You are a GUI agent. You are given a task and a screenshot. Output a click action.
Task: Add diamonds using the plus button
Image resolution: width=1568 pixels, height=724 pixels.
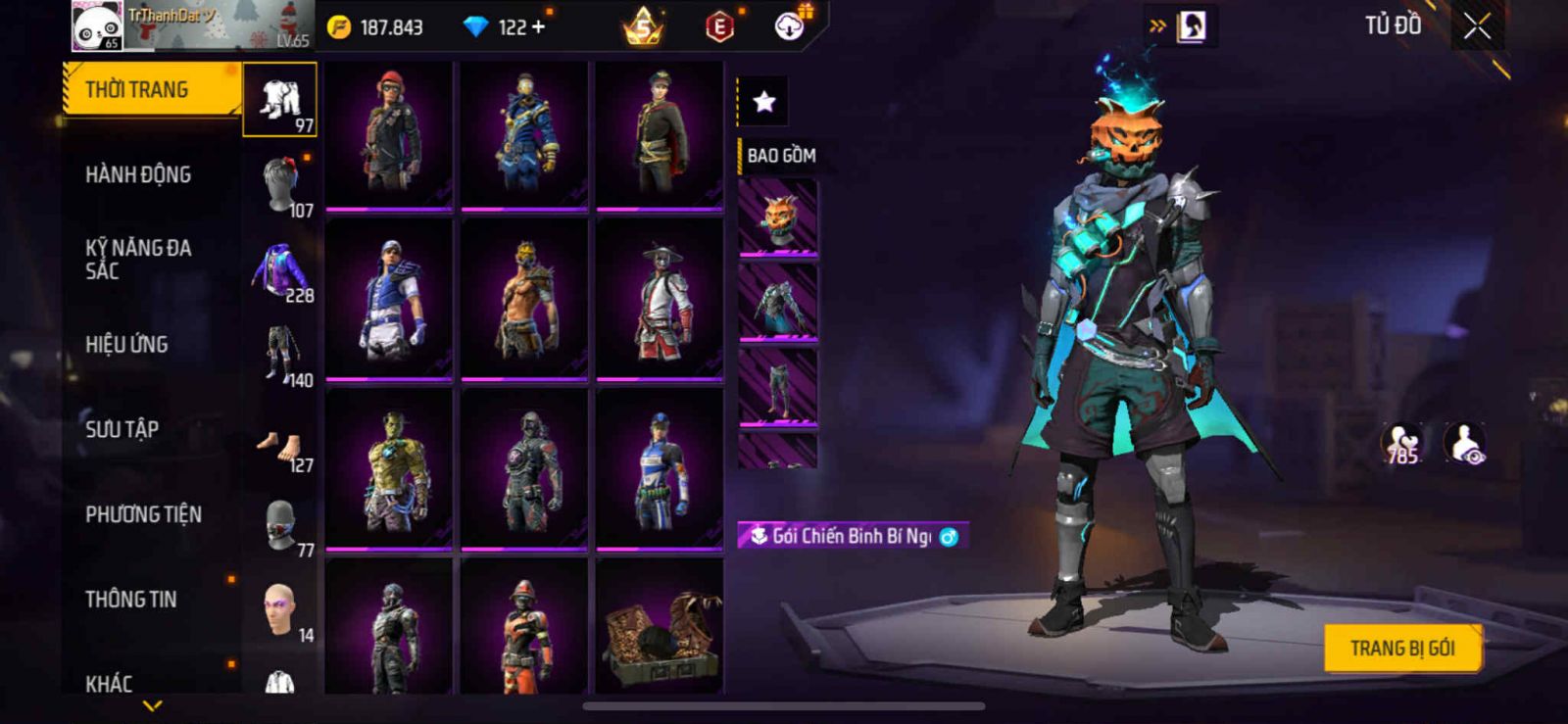tap(538, 27)
